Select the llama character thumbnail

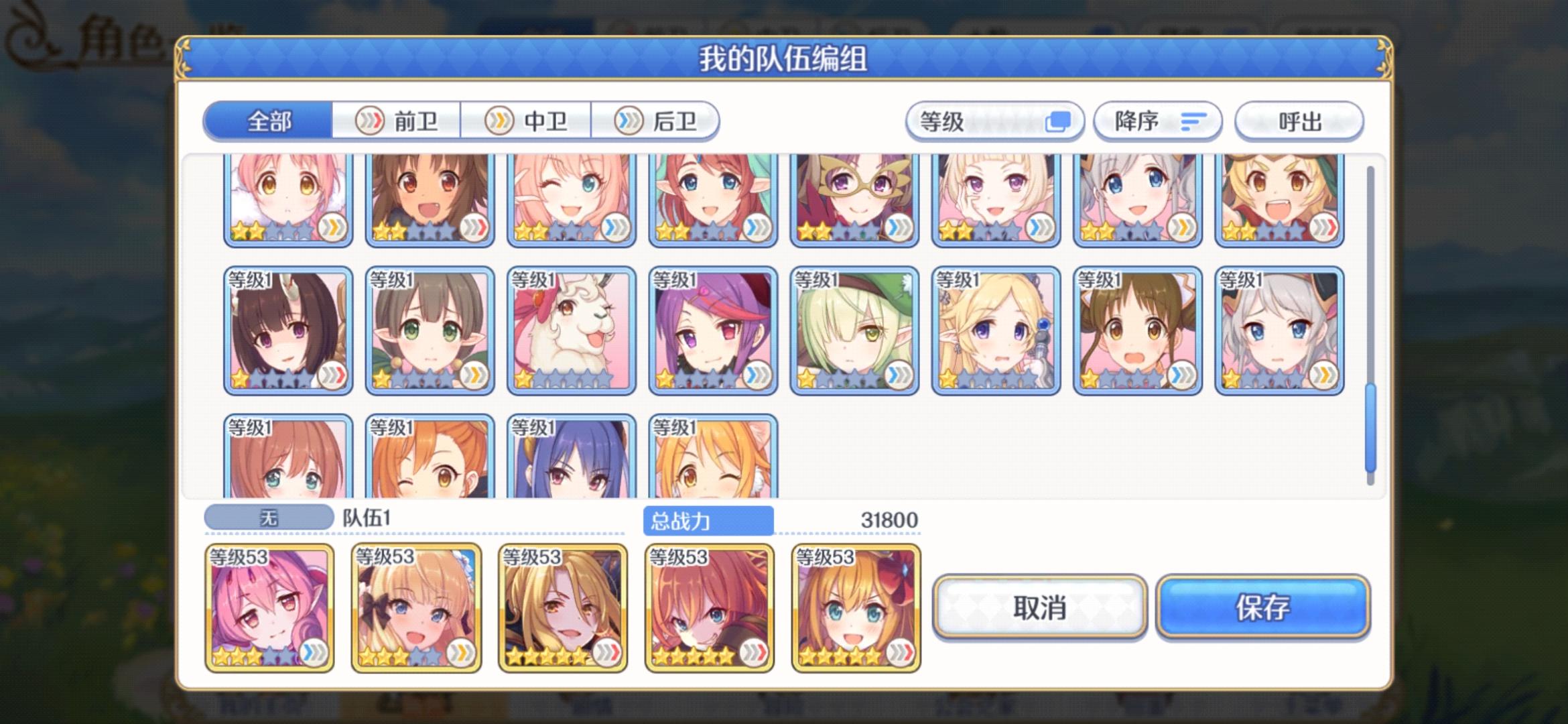point(570,328)
